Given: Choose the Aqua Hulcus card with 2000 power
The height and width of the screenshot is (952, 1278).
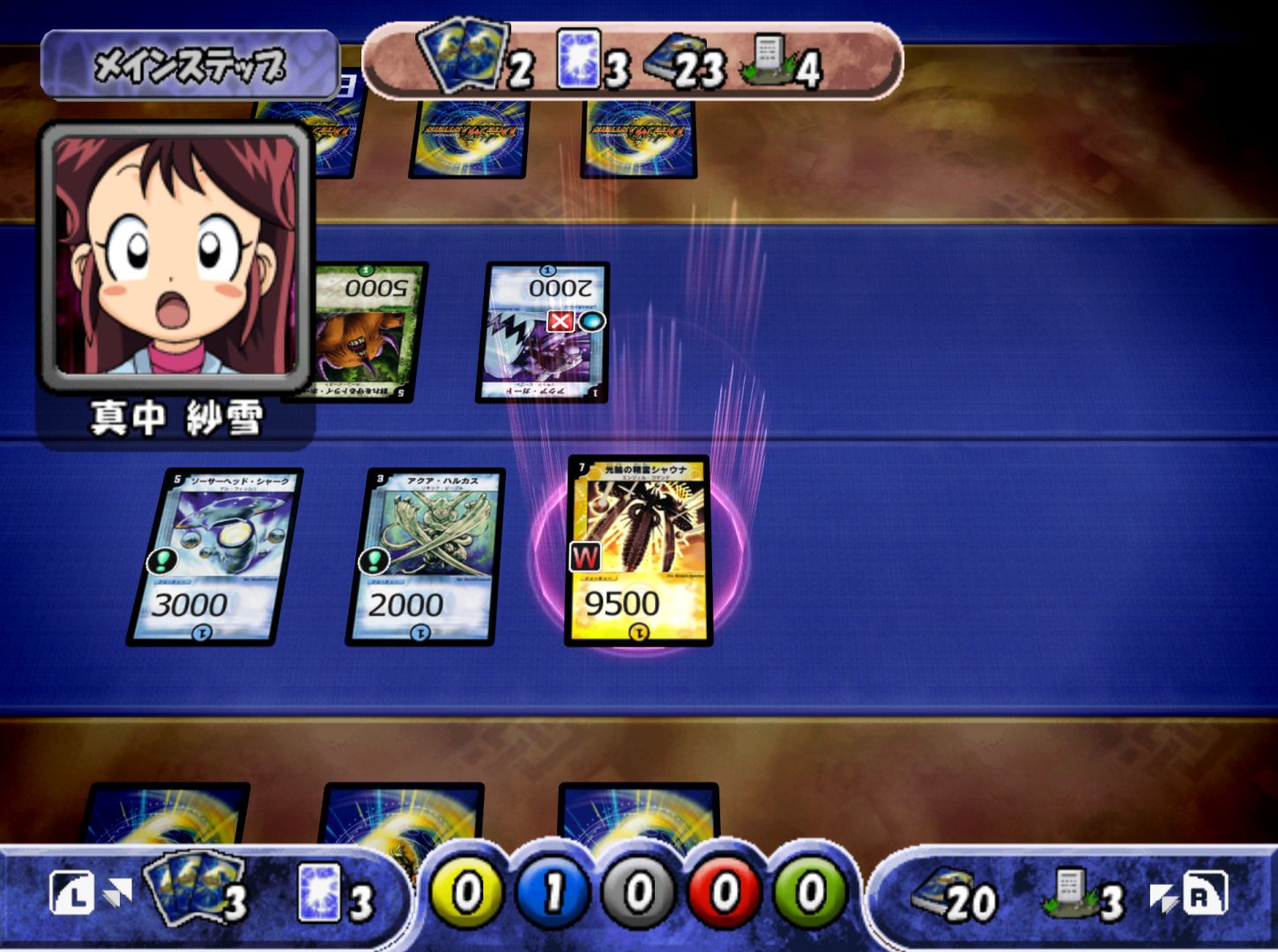Looking at the screenshot, I should pyautogui.click(x=427, y=556).
